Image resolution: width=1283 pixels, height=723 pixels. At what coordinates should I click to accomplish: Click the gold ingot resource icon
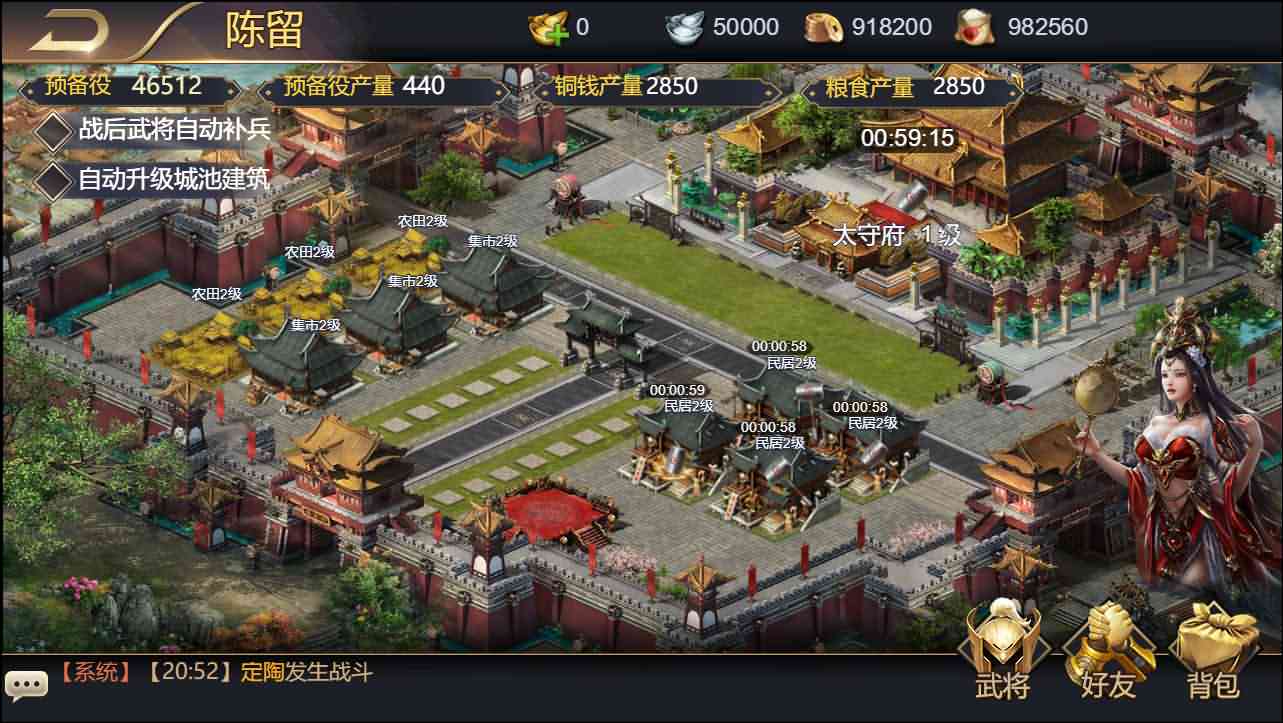[x=547, y=26]
